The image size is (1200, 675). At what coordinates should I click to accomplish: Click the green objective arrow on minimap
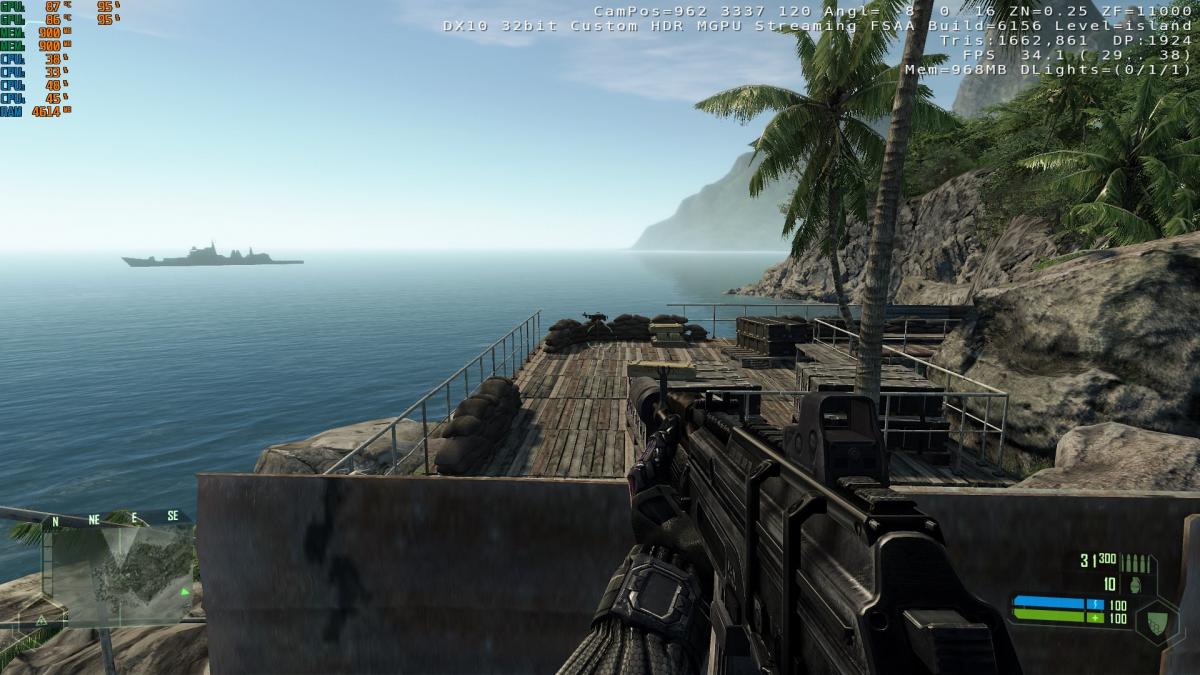184,591
